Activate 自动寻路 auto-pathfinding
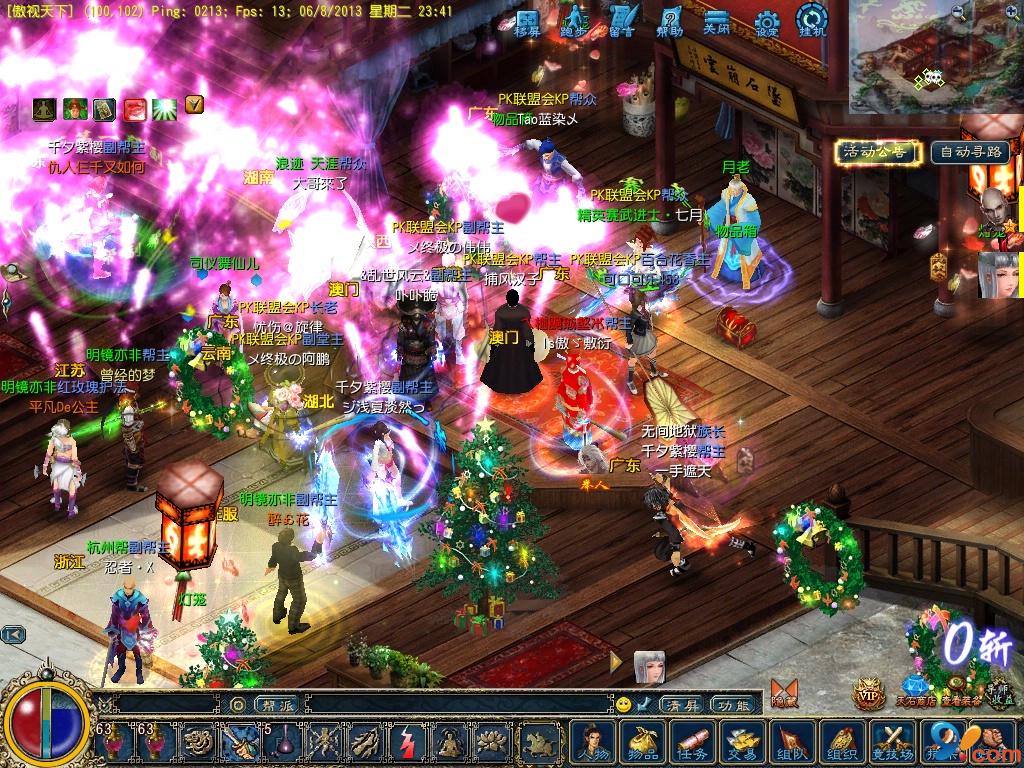The image size is (1024, 768). (969, 152)
